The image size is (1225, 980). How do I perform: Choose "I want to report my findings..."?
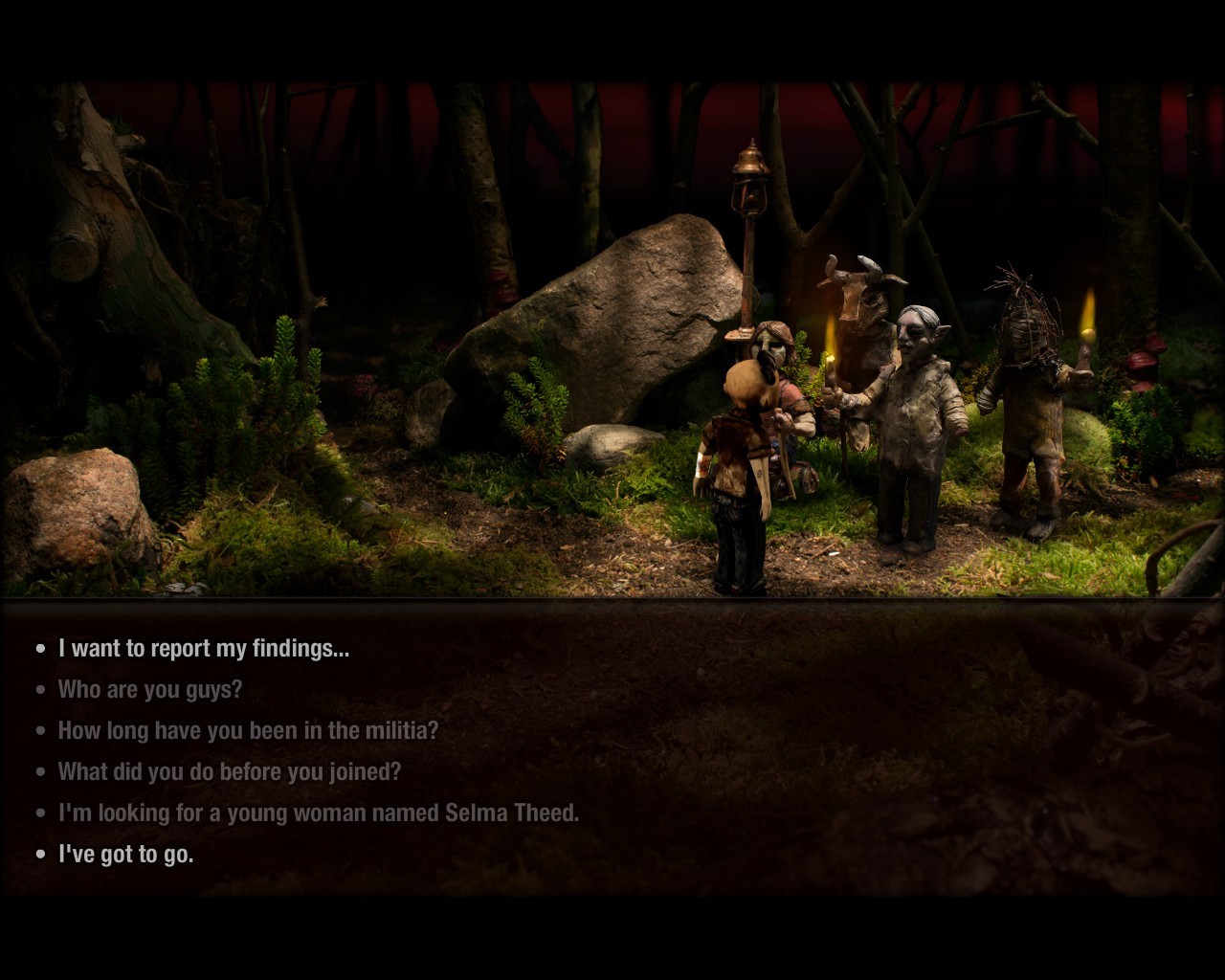tap(203, 649)
